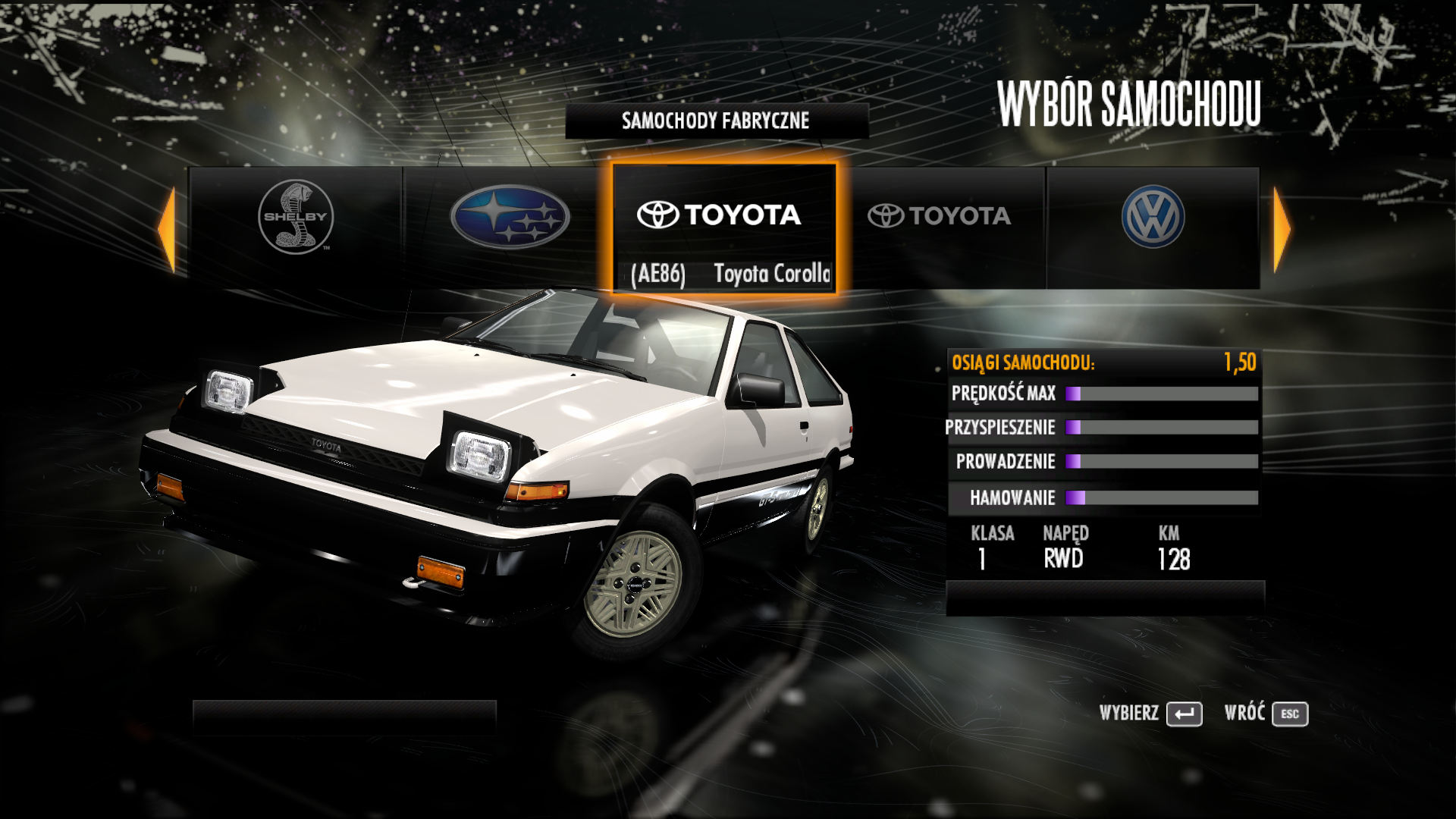Show previous cars with the left arrow
The height and width of the screenshot is (819, 1456).
coord(167,229)
